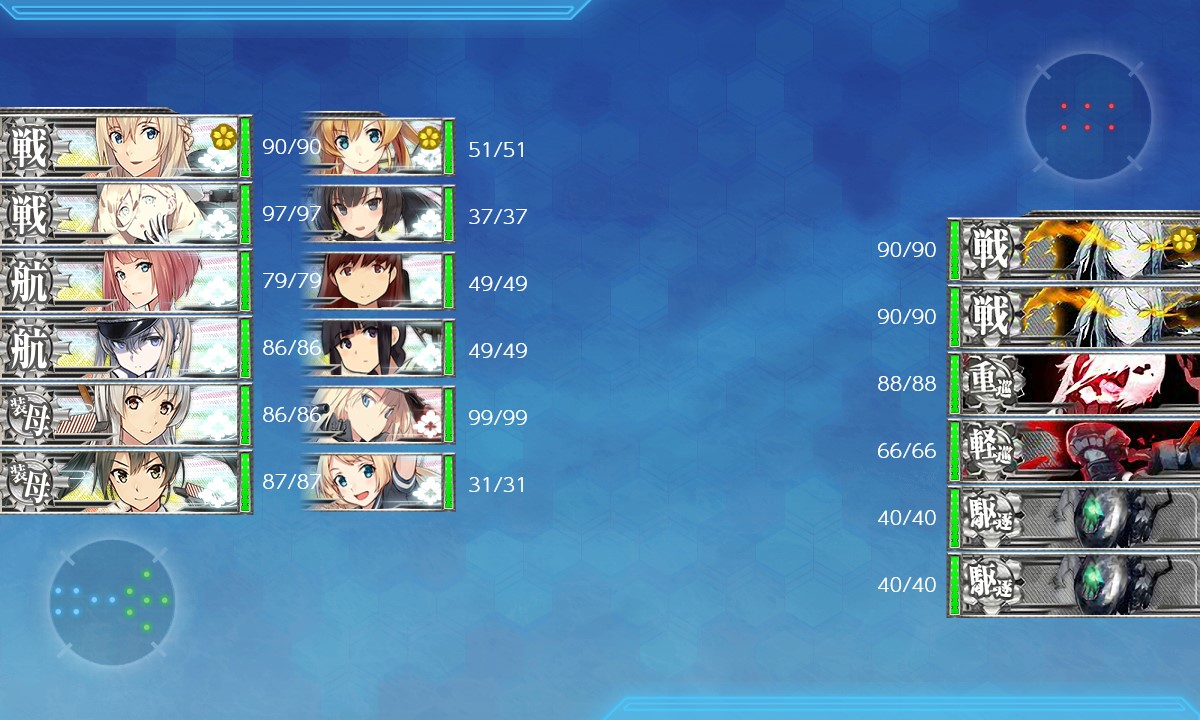Screen dimensions: 1200x720
Task: Select the flagship battleship card with 90/90 HP and gold medal in the allied fleet
Action: tap(125, 147)
